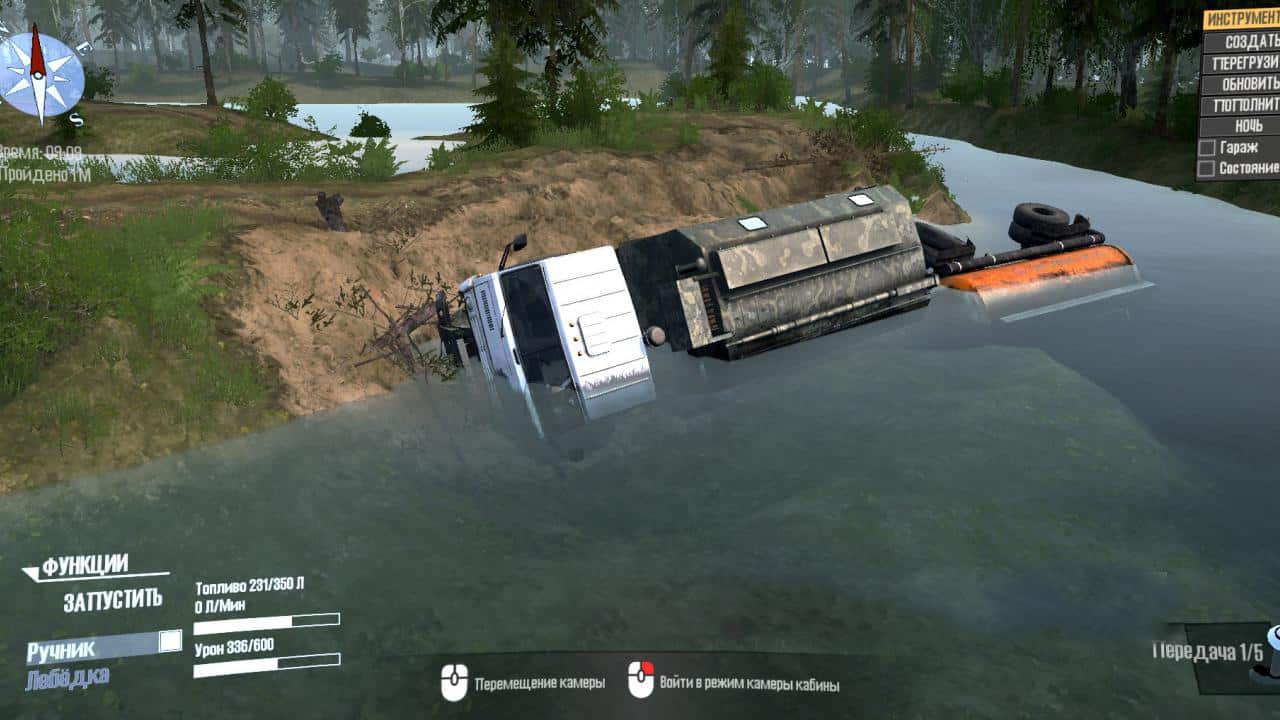Screen dimensions: 1280x720
Task: Click the ПЕРЕГРУЗИТЬ reload button
Action: (1240, 62)
